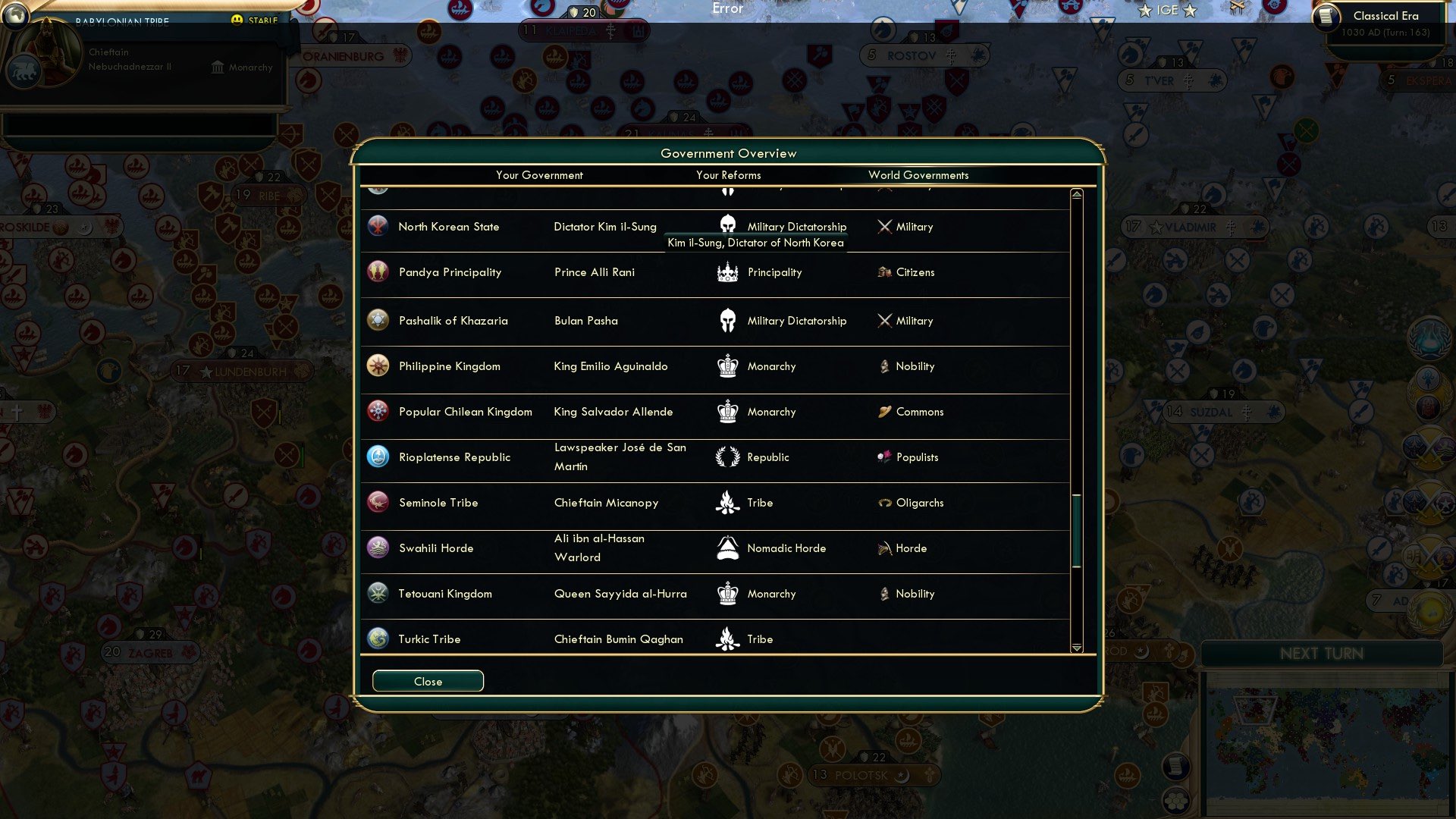Click the Close button

click(427, 680)
